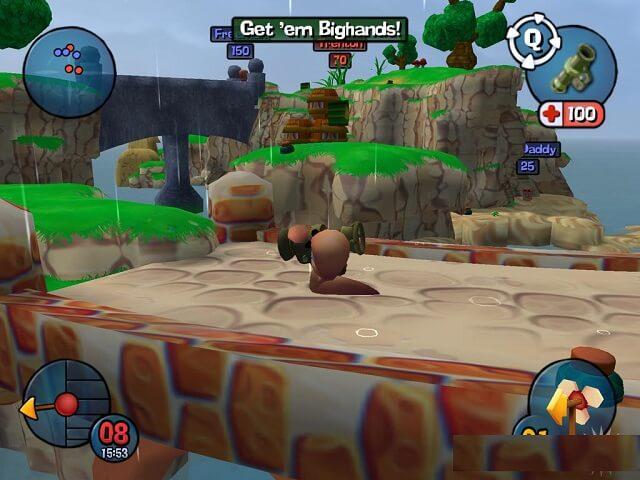Select the windmill wind indicator
This screenshot has height=480, width=640.
572,401
